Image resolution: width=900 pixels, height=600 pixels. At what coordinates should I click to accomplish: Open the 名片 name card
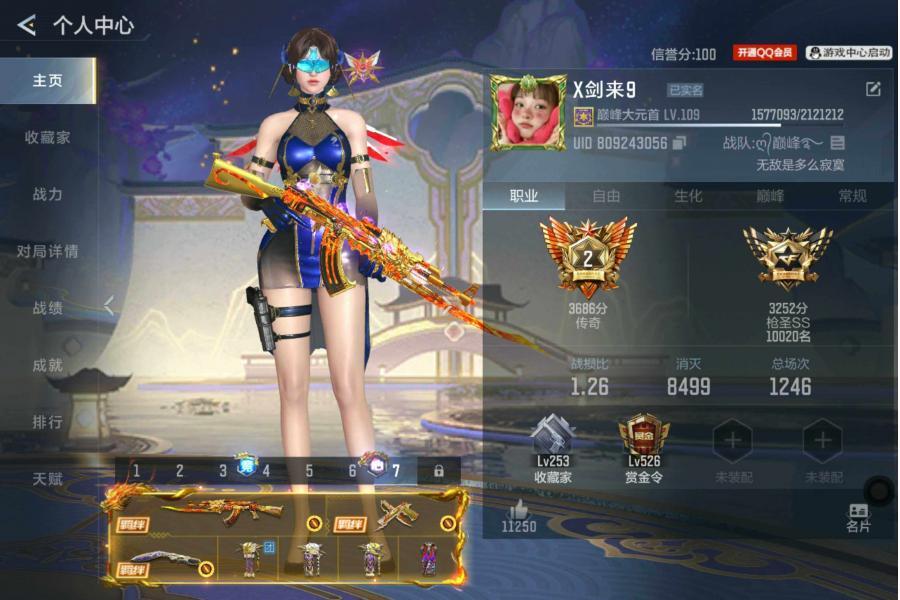point(858,518)
